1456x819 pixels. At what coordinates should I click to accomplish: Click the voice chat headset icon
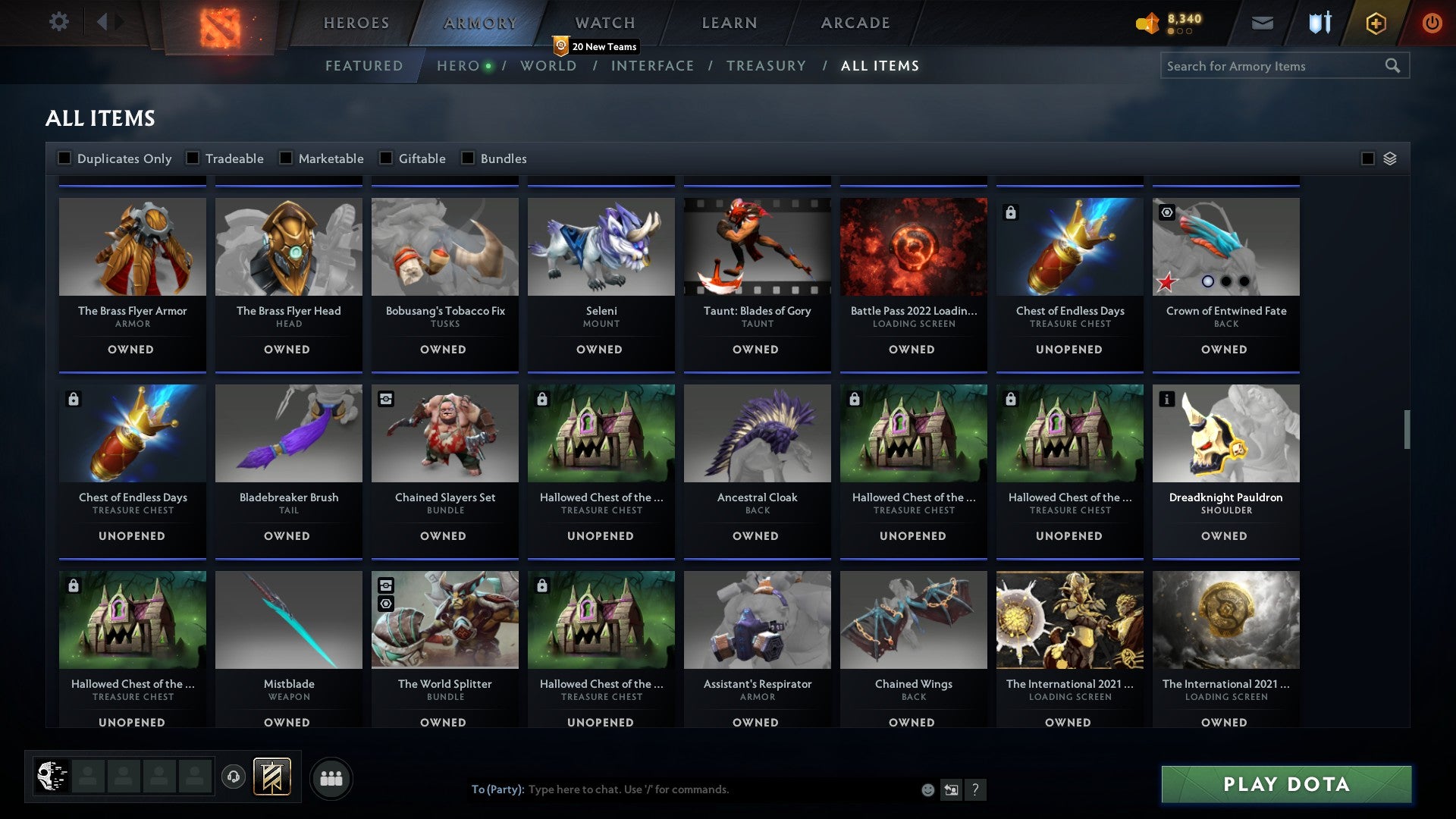[x=234, y=777]
